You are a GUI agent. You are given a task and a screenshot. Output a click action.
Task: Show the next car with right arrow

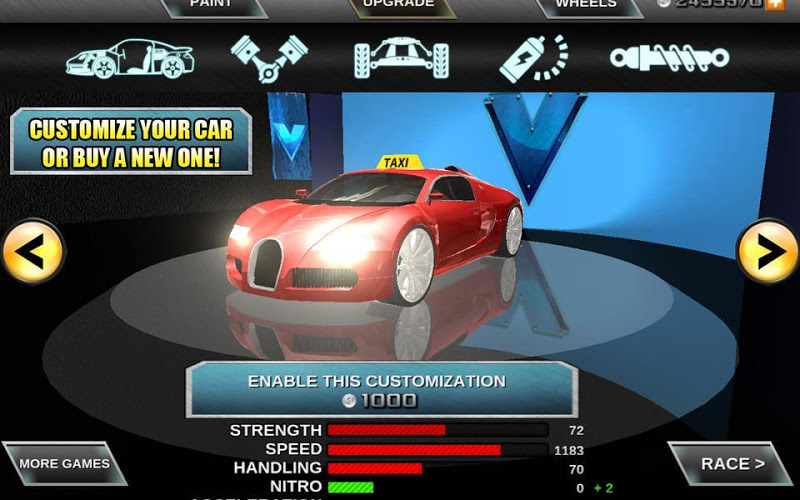pos(768,252)
